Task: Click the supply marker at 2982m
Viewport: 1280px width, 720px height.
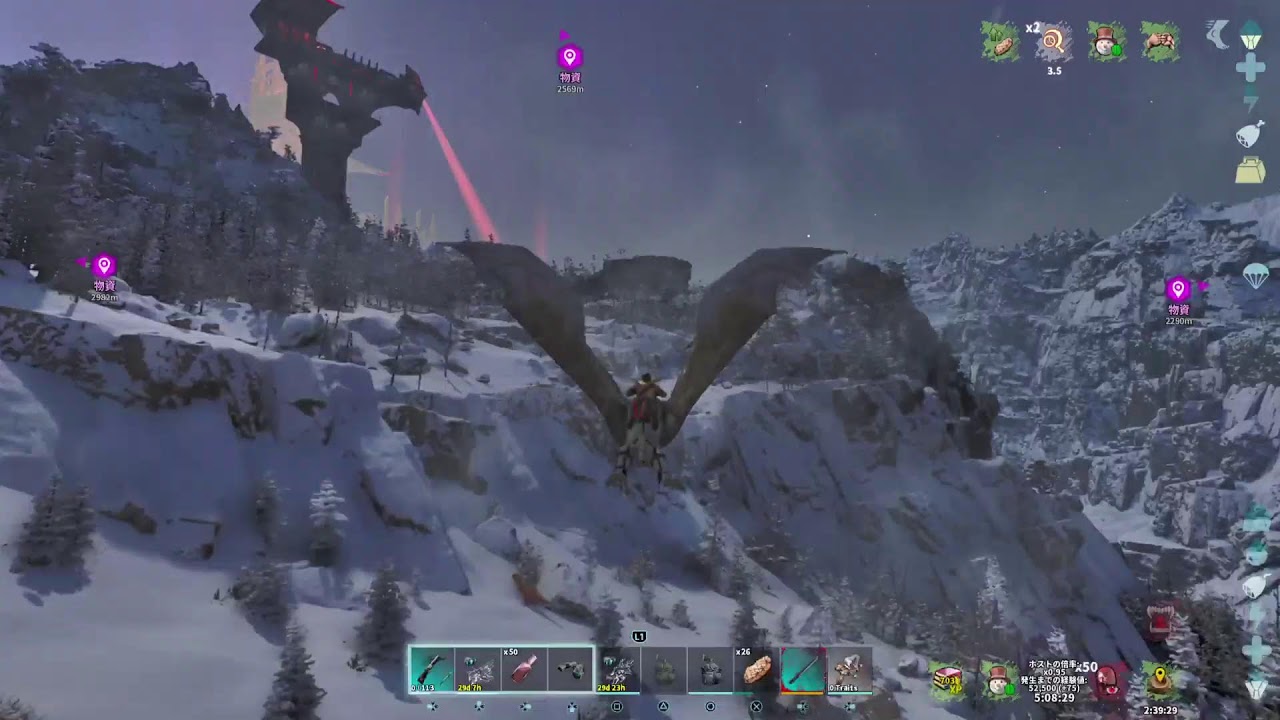Action: [x=104, y=266]
